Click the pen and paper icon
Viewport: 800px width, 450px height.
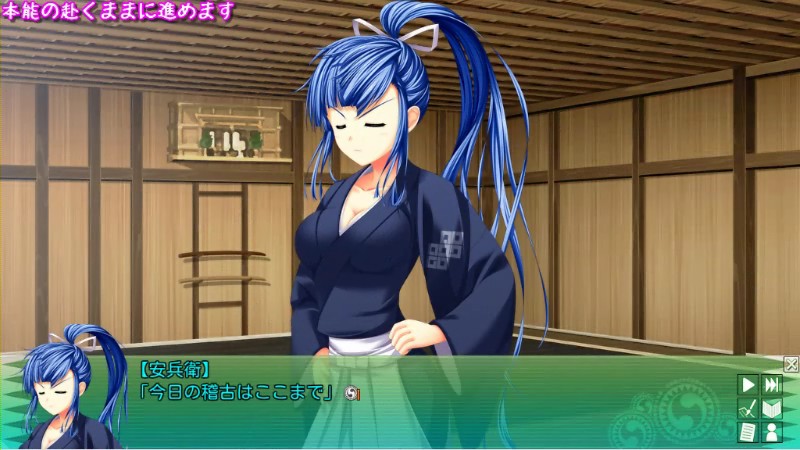[x=747, y=408]
